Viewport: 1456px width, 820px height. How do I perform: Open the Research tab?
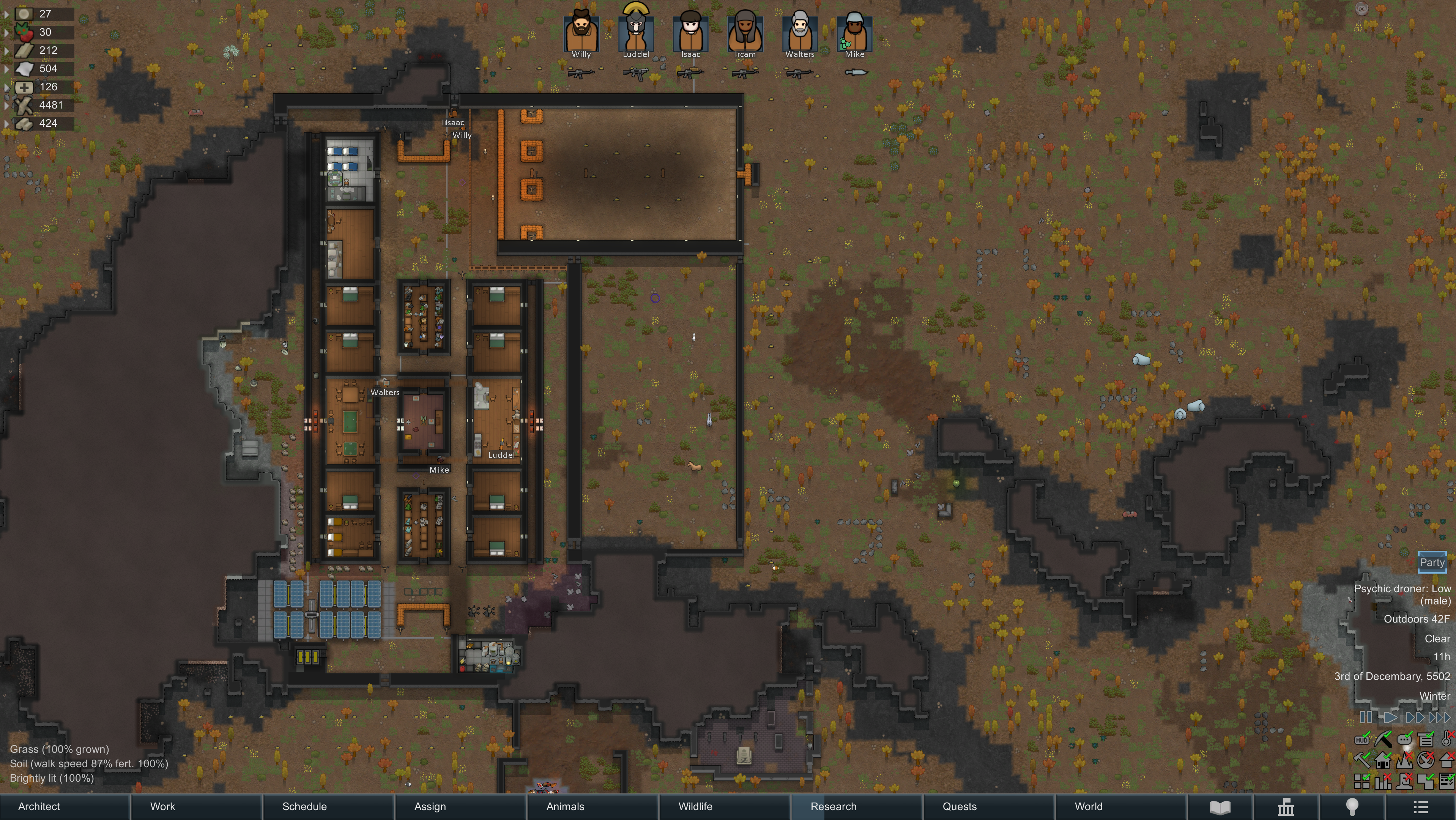pos(833,806)
